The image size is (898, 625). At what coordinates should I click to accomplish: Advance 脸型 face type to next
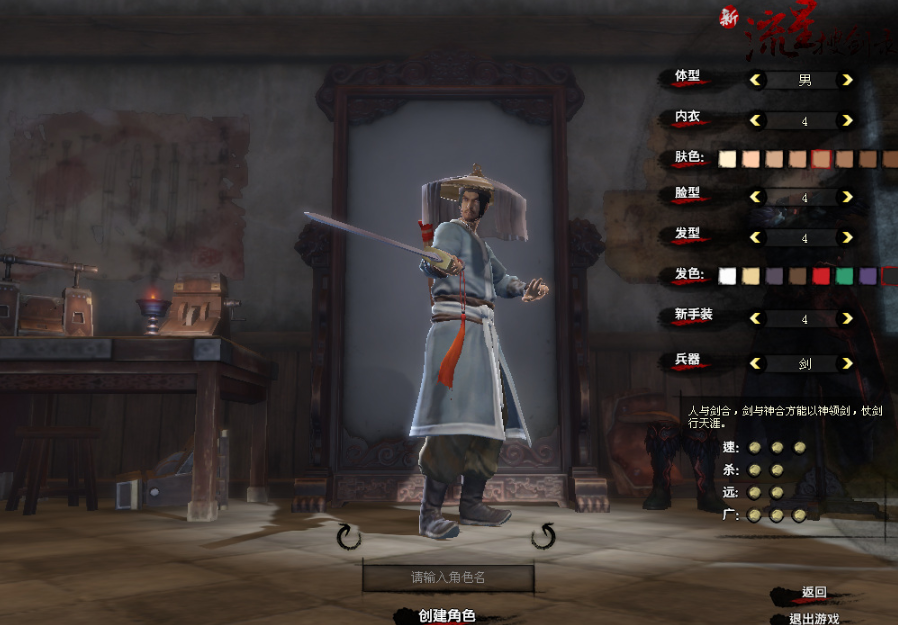(847, 197)
